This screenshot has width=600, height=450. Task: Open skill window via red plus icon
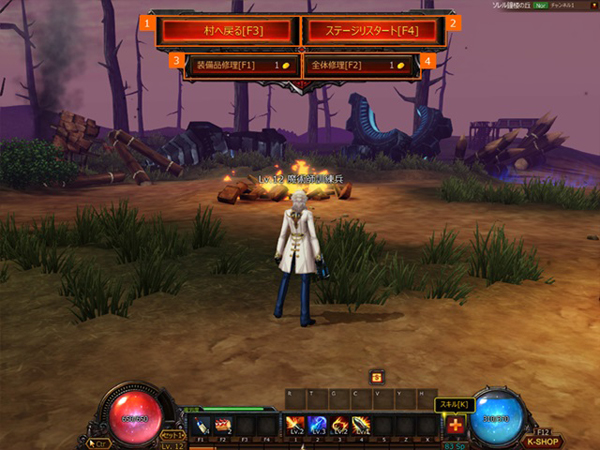[456, 425]
